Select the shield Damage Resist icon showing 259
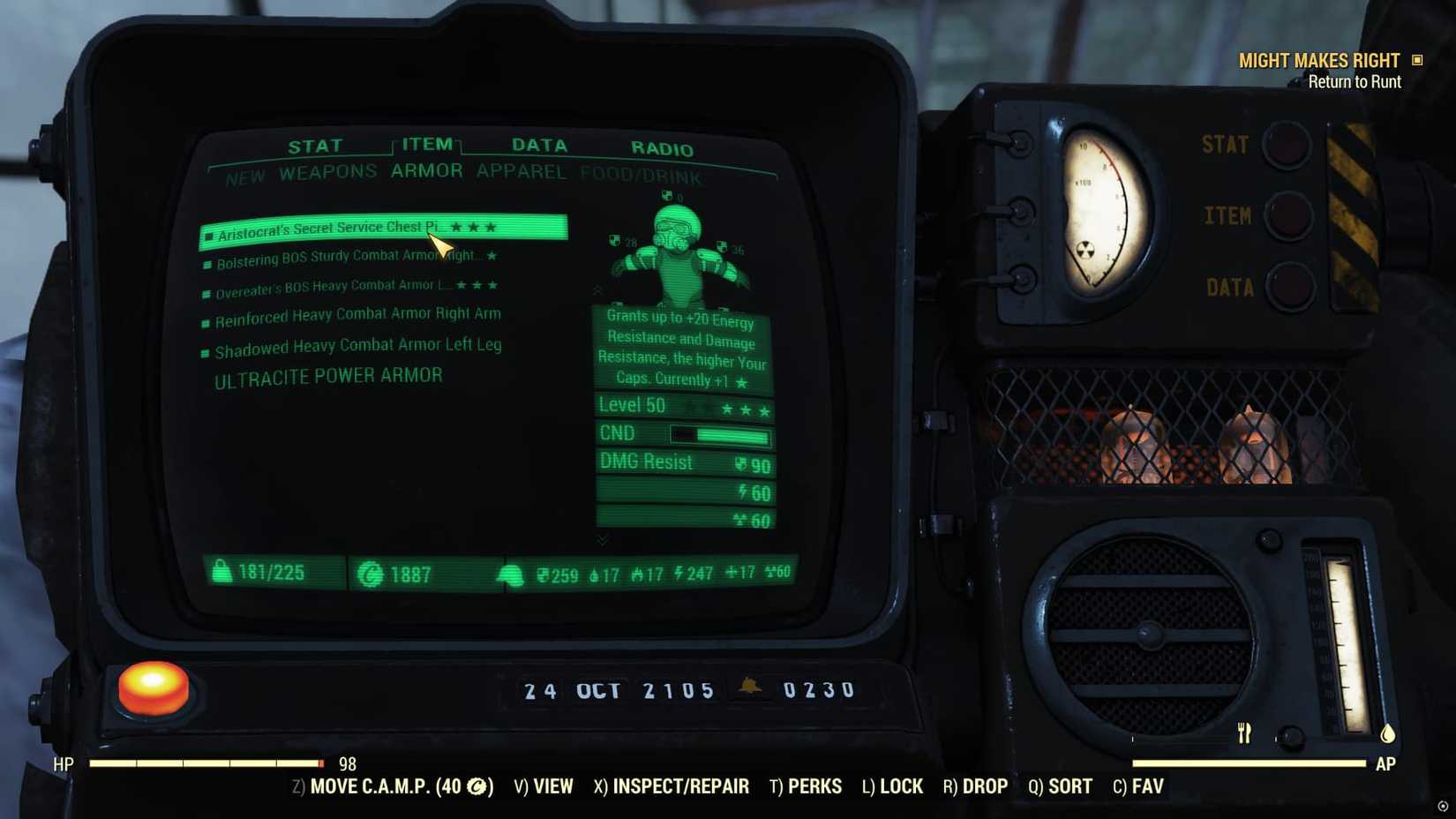 (543, 573)
